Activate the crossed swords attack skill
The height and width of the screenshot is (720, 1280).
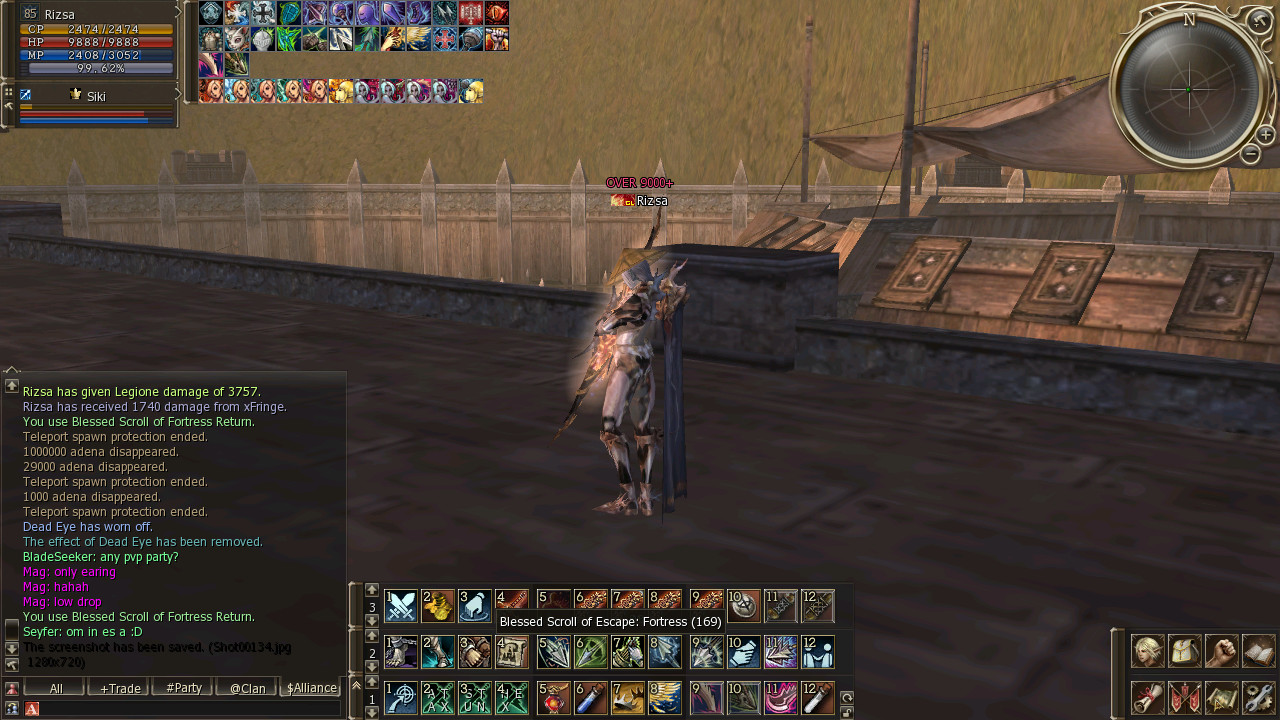coord(401,606)
